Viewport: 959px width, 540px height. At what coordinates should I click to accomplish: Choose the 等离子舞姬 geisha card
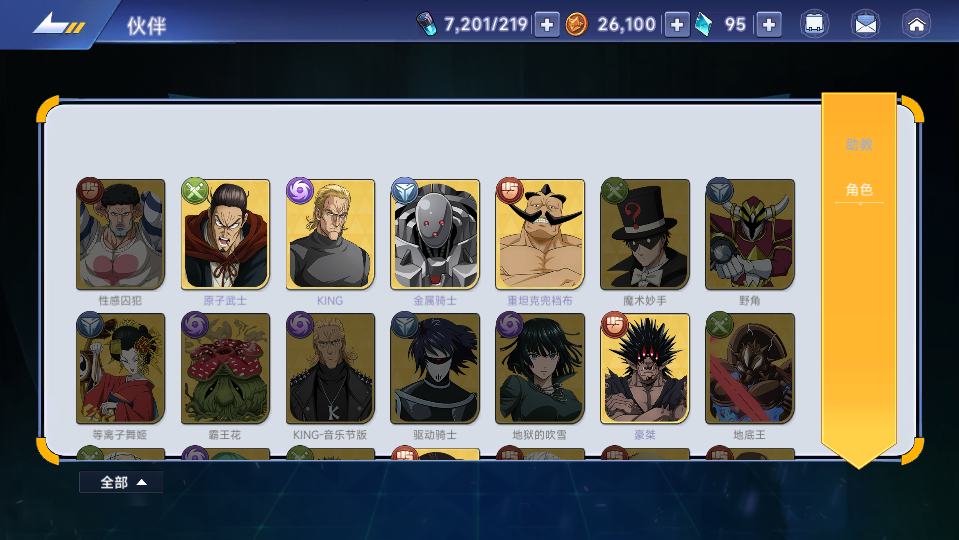121,369
